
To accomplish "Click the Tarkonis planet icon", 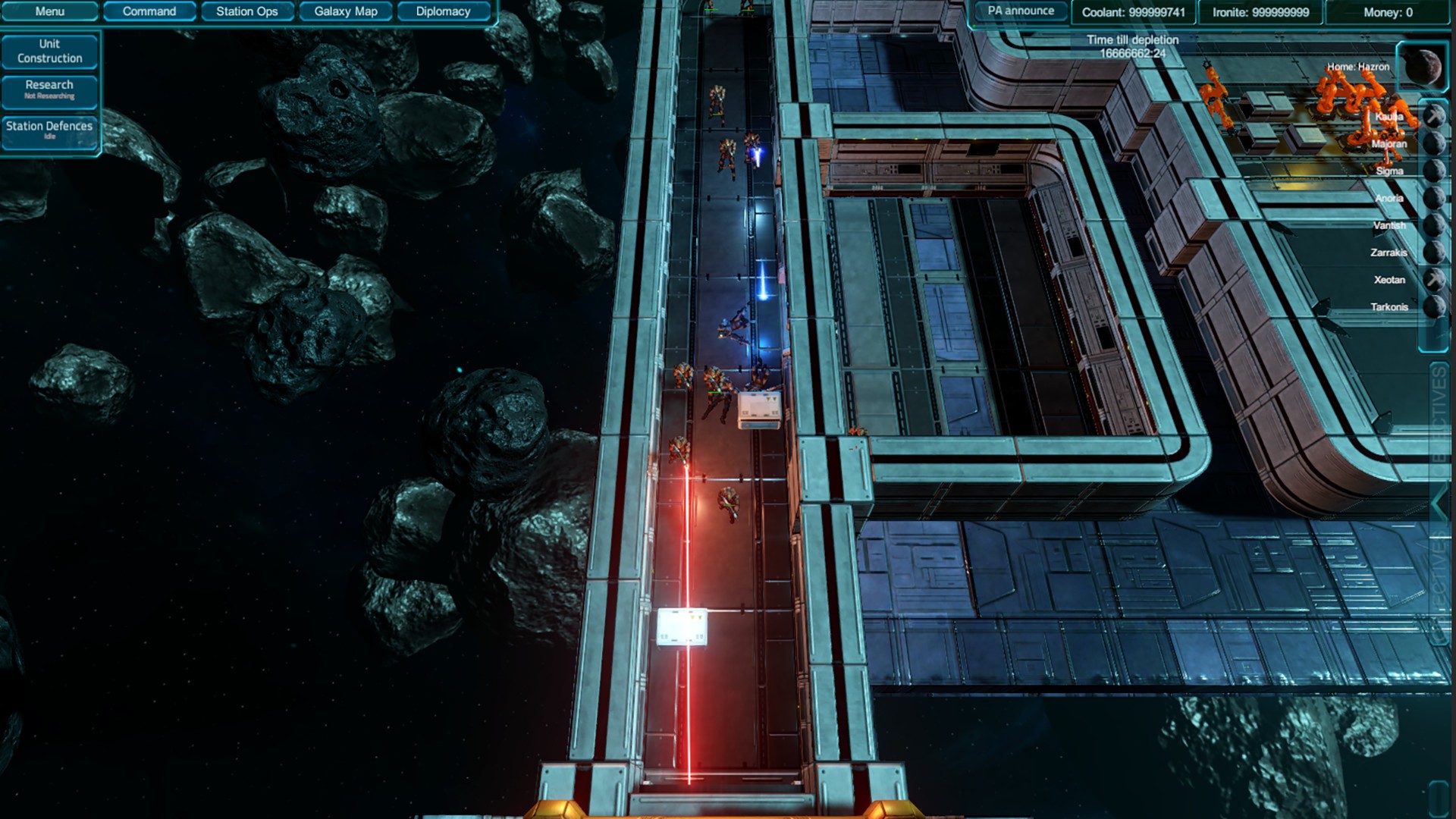I will (x=1436, y=307).
